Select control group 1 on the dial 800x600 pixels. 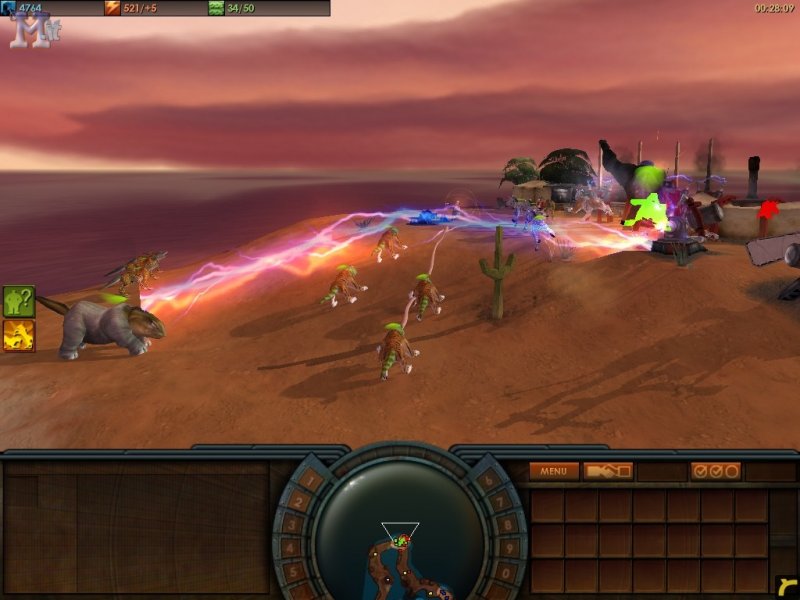312,480
